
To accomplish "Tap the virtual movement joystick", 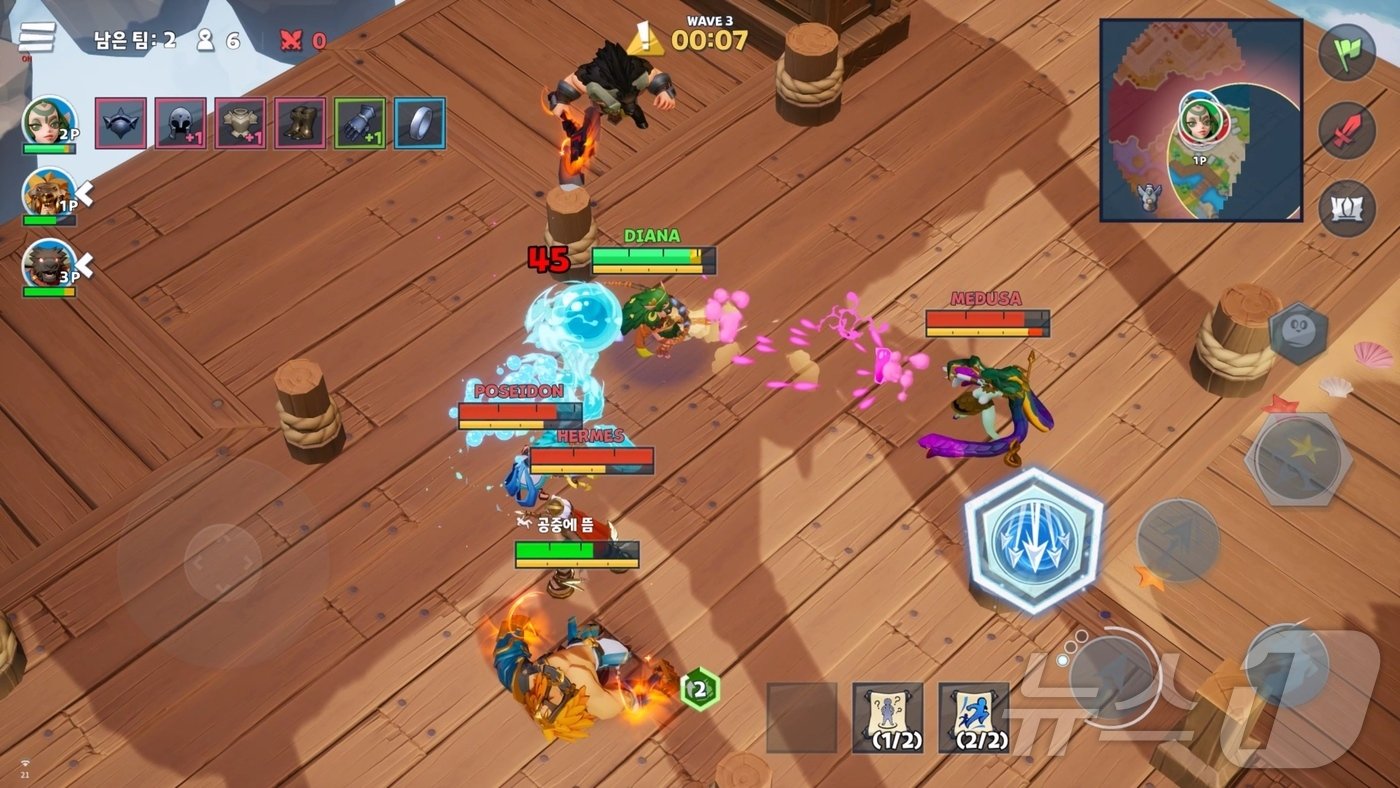I will point(222,563).
